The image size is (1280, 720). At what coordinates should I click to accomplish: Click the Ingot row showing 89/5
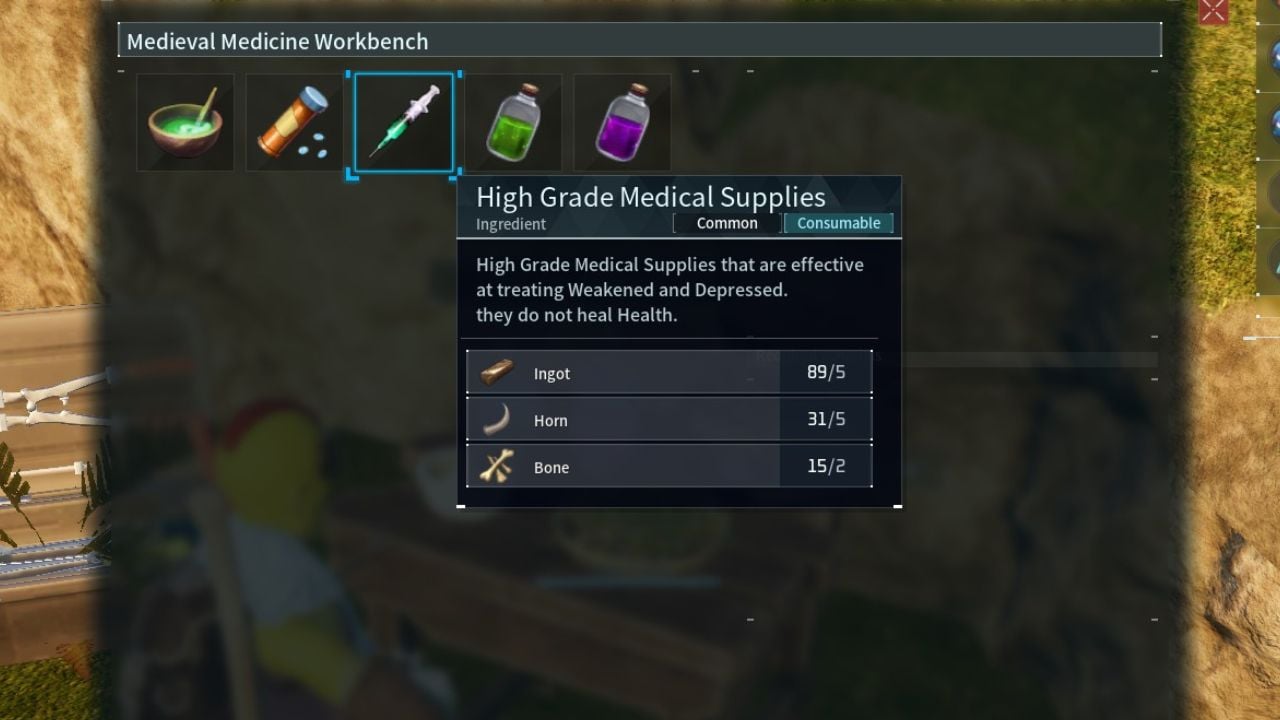pos(670,373)
